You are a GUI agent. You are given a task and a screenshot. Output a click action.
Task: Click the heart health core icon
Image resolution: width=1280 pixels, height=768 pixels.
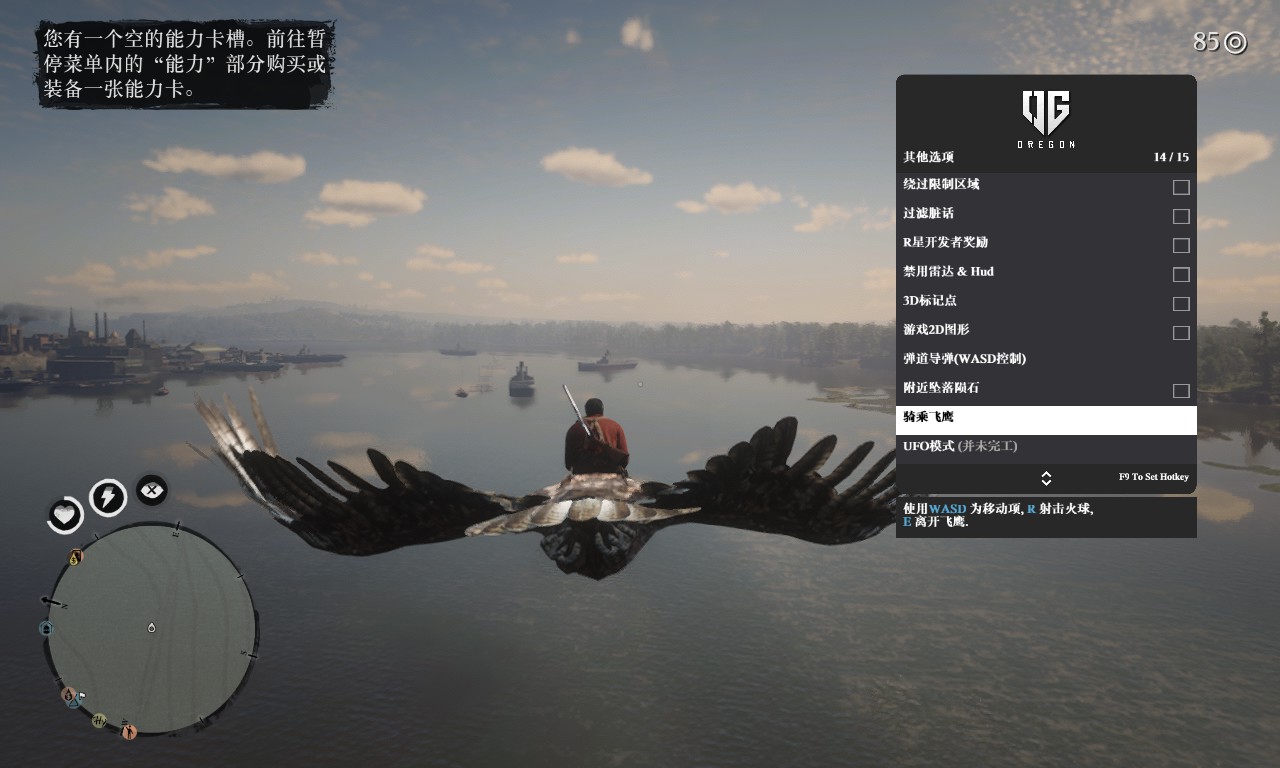[x=66, y=515]
